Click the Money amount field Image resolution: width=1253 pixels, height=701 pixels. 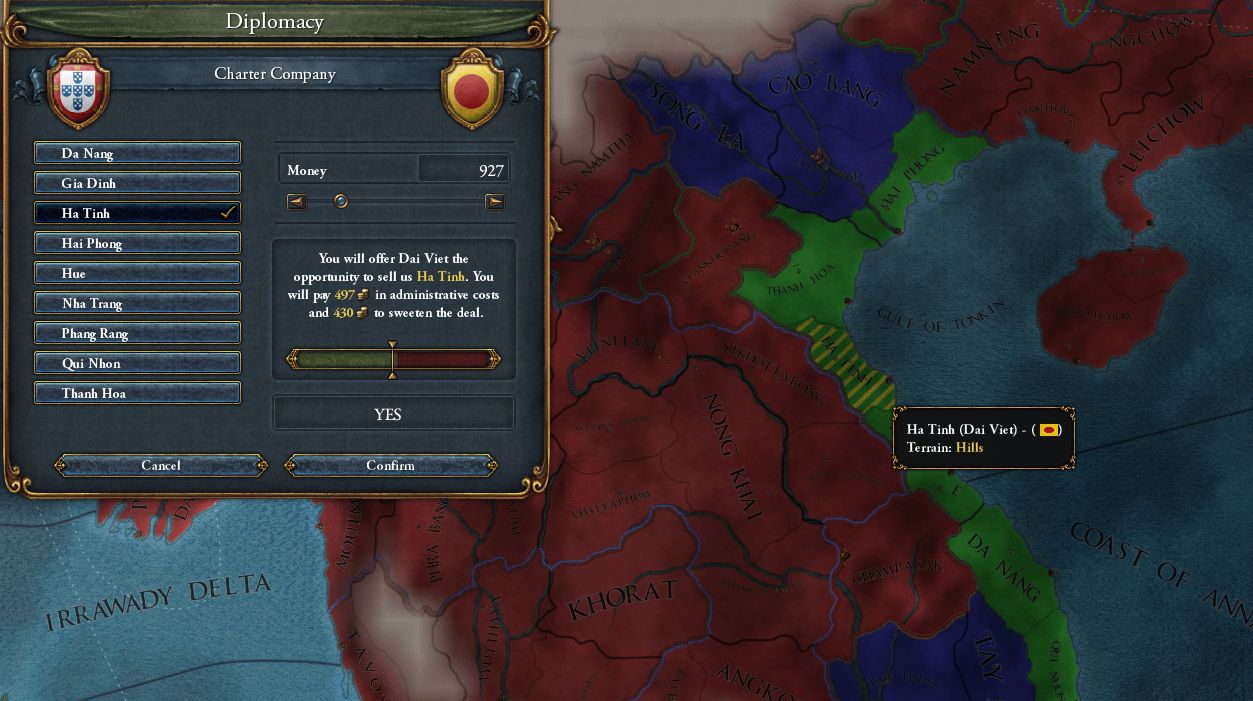click(463, 171)
